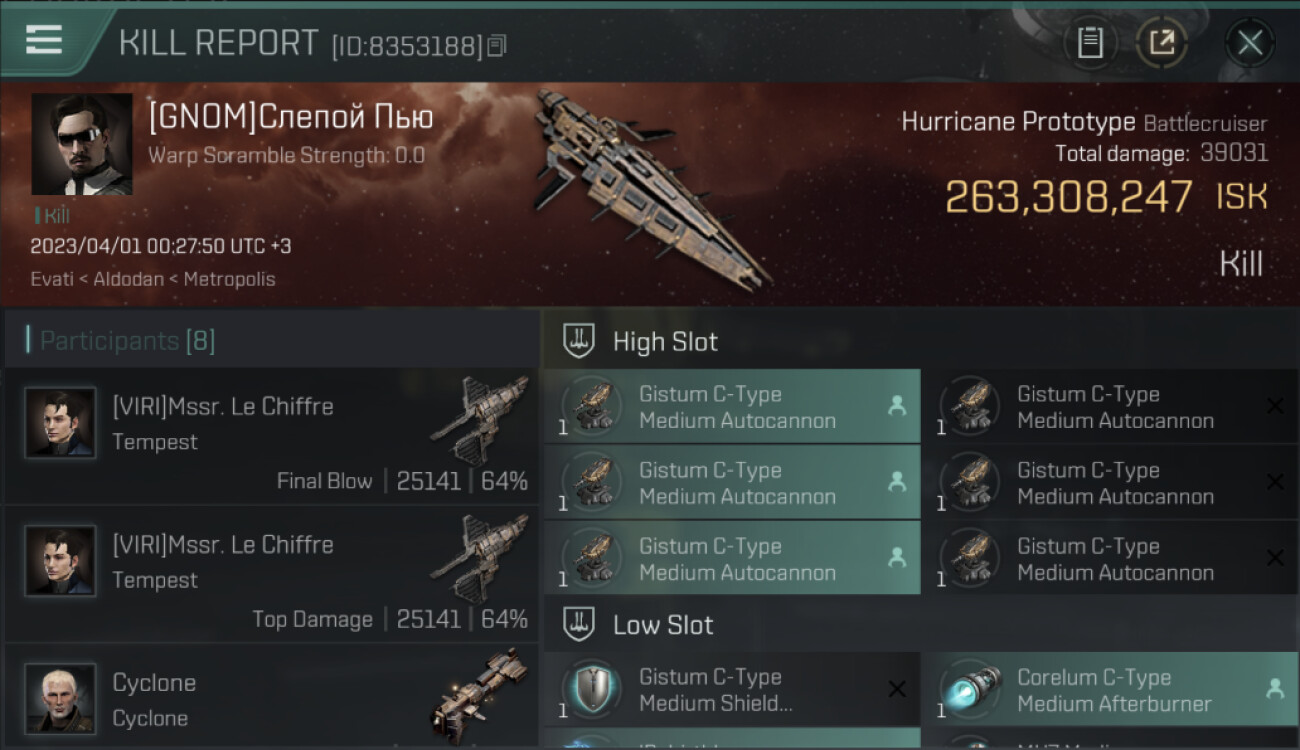Screen dimensions: 1300x750
Task: Select the Top Damage participant row
Action: click(x=271, y=576)
